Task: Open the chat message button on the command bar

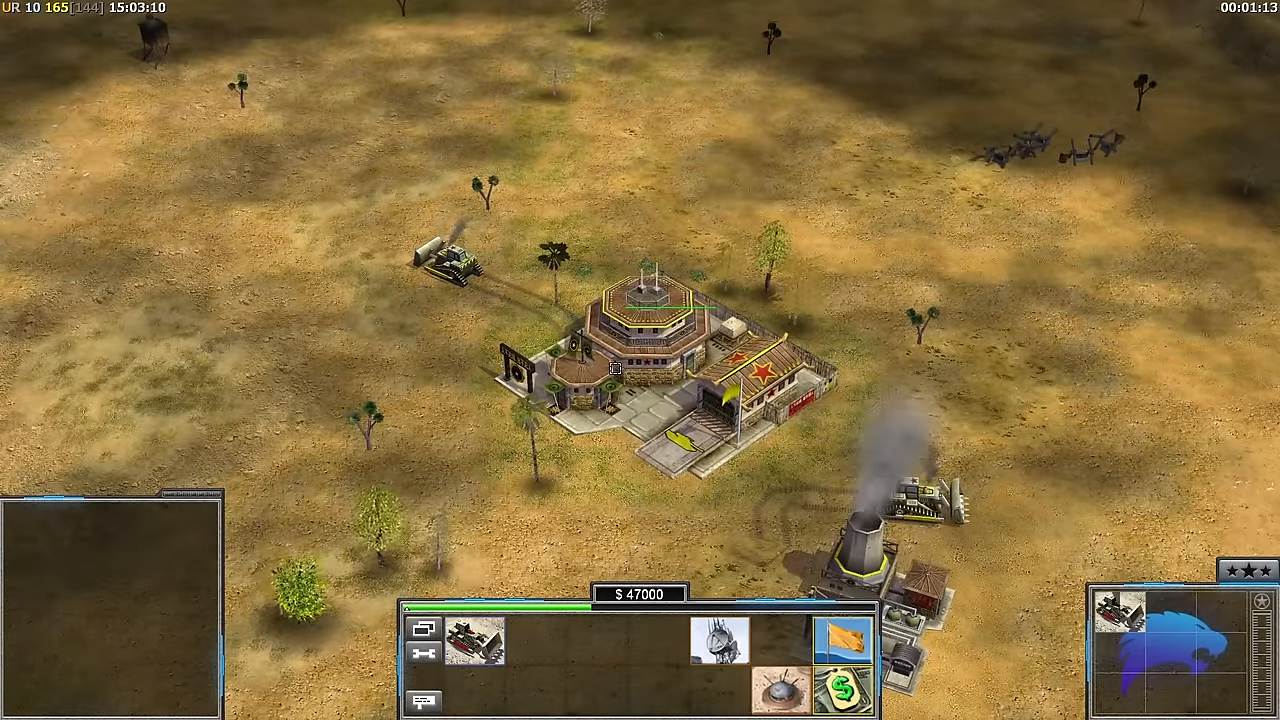Action: point(424,701)
